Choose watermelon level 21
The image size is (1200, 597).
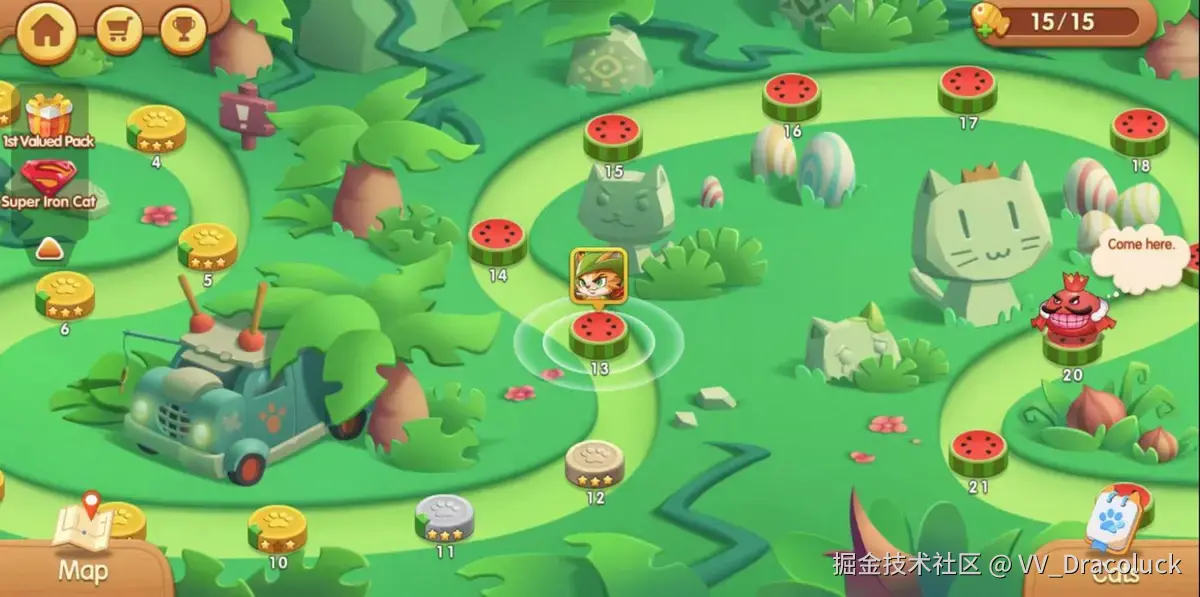pos(978,453)
